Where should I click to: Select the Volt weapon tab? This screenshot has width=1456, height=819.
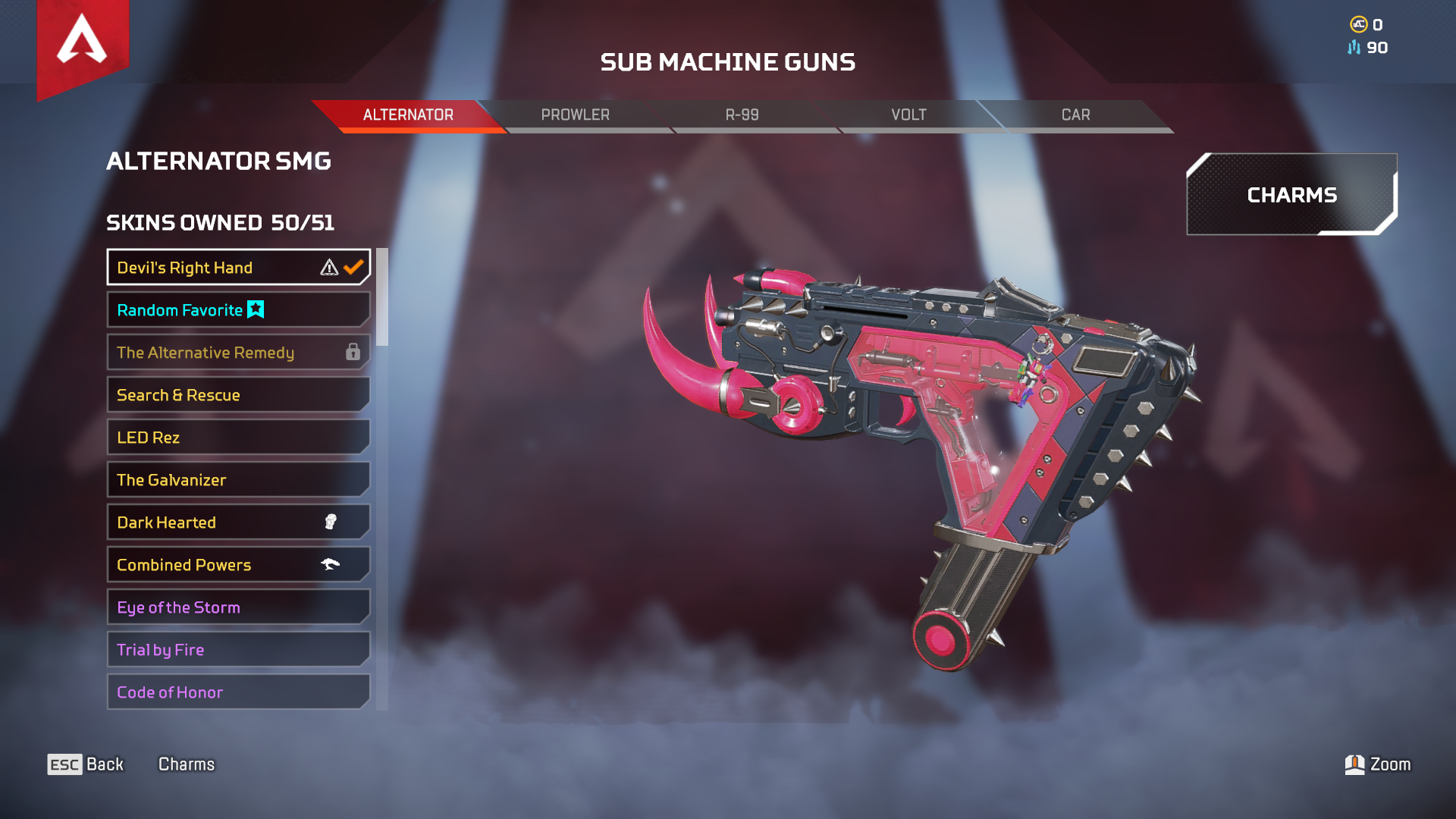[x=908, y=115]
